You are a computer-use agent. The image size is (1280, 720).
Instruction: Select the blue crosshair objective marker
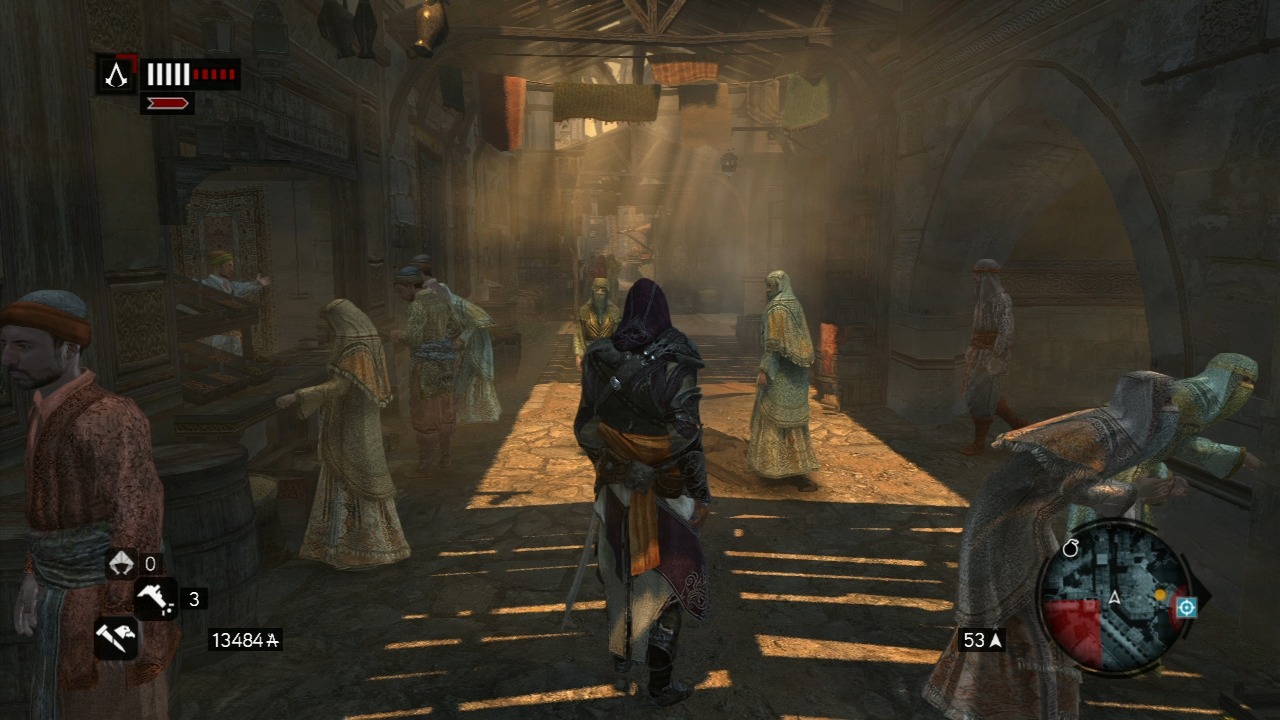click(1187, 607)
